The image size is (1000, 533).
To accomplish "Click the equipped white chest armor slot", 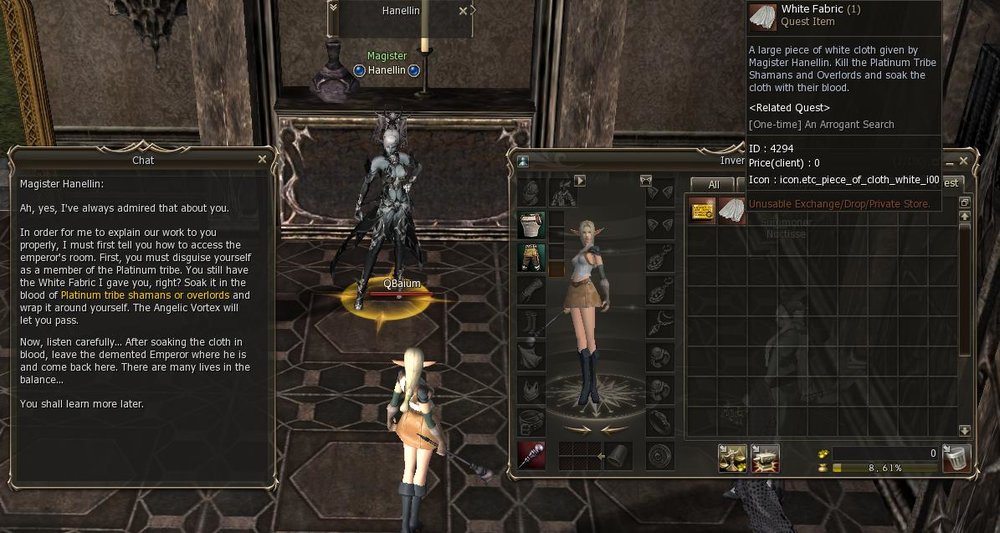I will (530, 224).
